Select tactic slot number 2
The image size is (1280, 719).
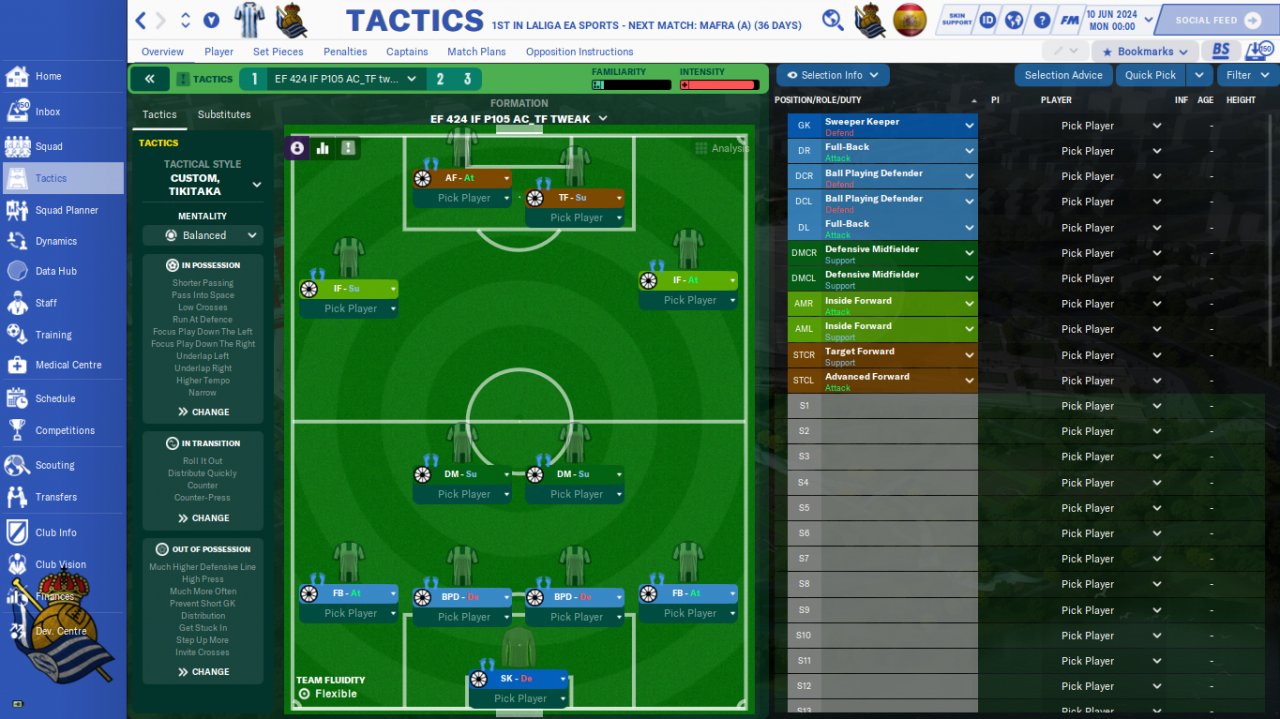click(x=440, y=79)
